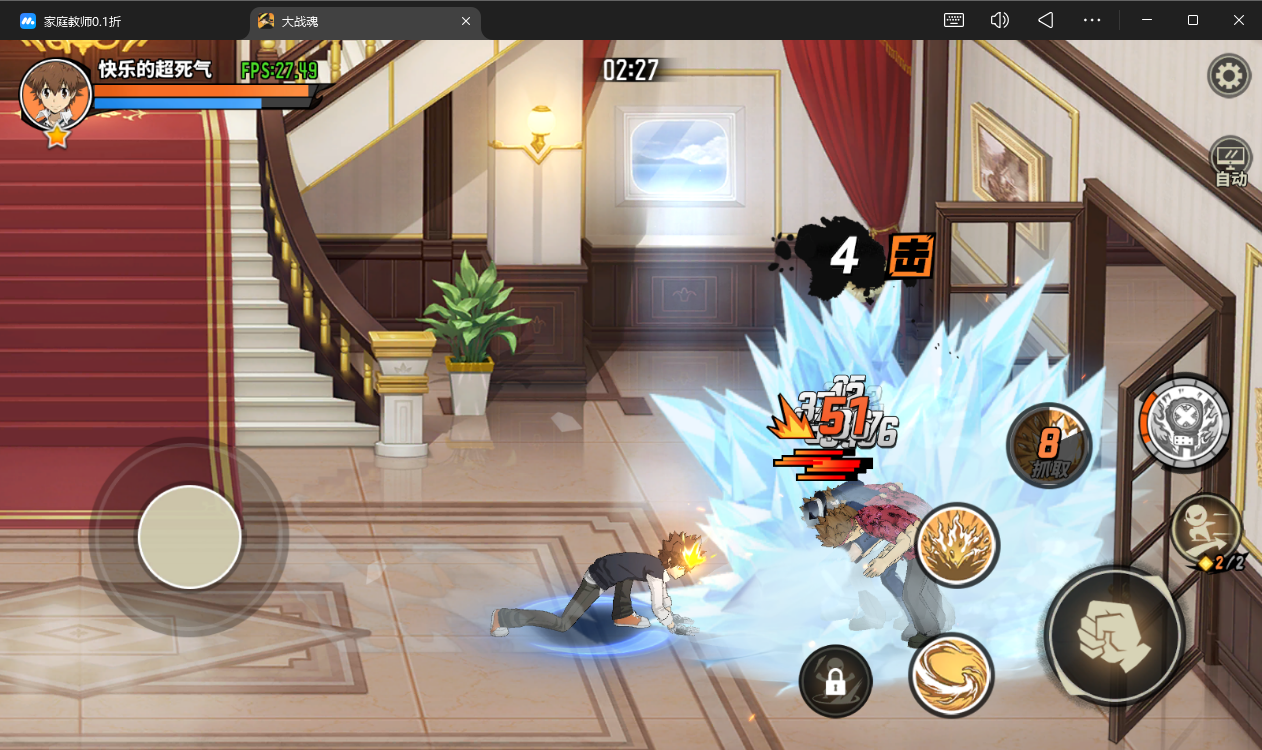This screenshot has width=1262, height=750.
Task: Click the emulator volume speaker icon
Action: coord(999,20)
